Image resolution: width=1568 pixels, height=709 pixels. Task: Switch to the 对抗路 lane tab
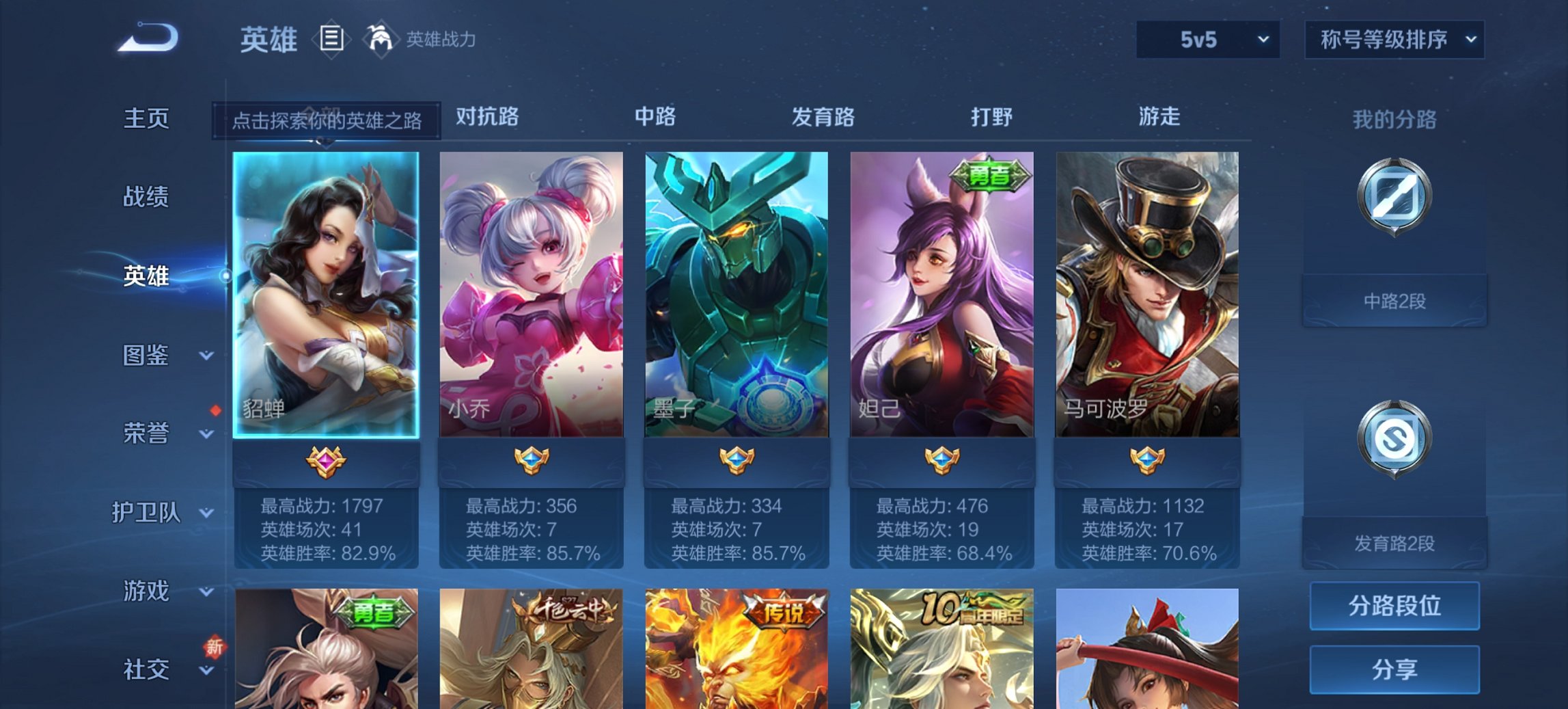(x=486, y=117)
